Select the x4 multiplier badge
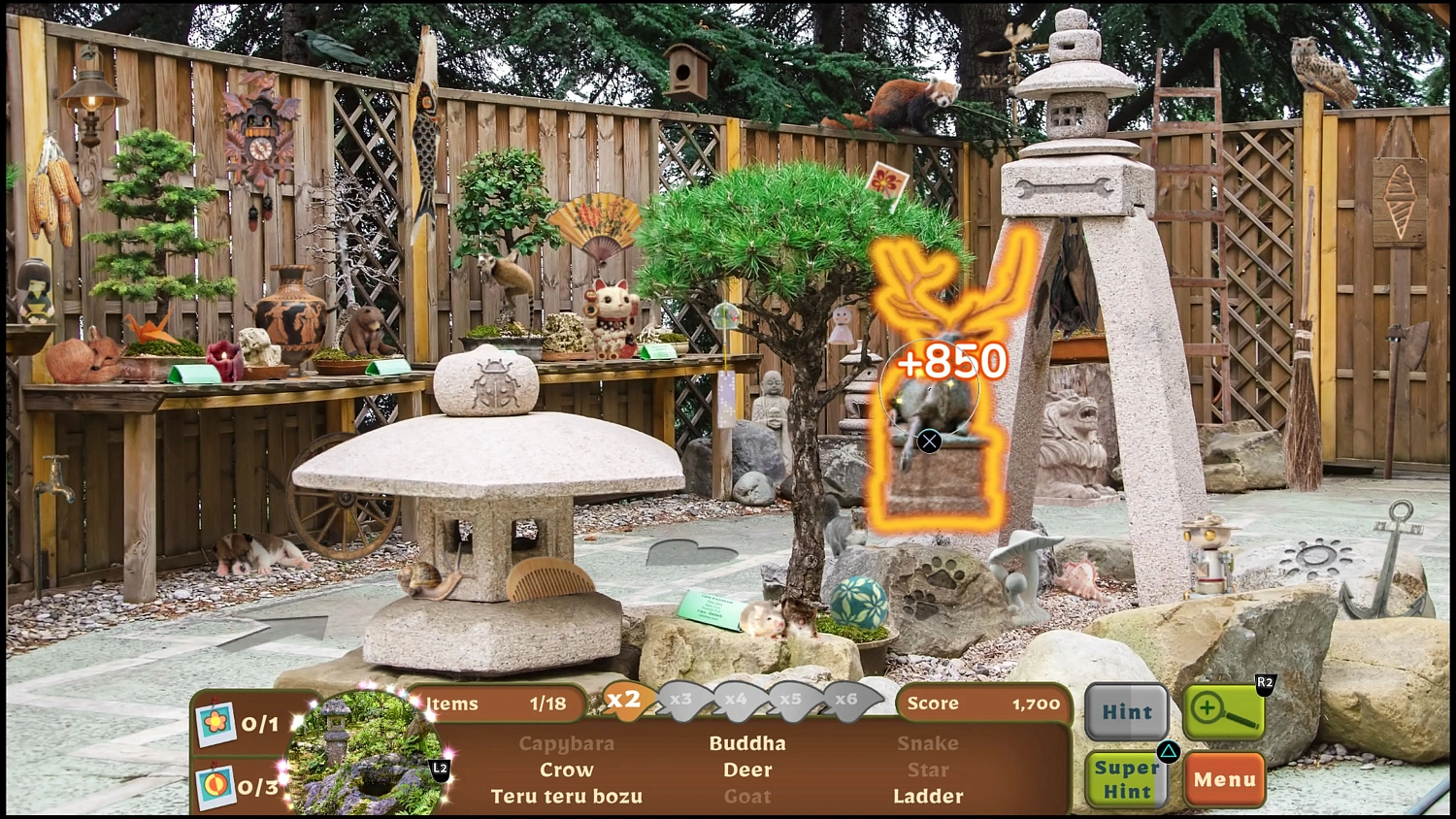This screenshot has height=819, width=1456. [737, 703]
